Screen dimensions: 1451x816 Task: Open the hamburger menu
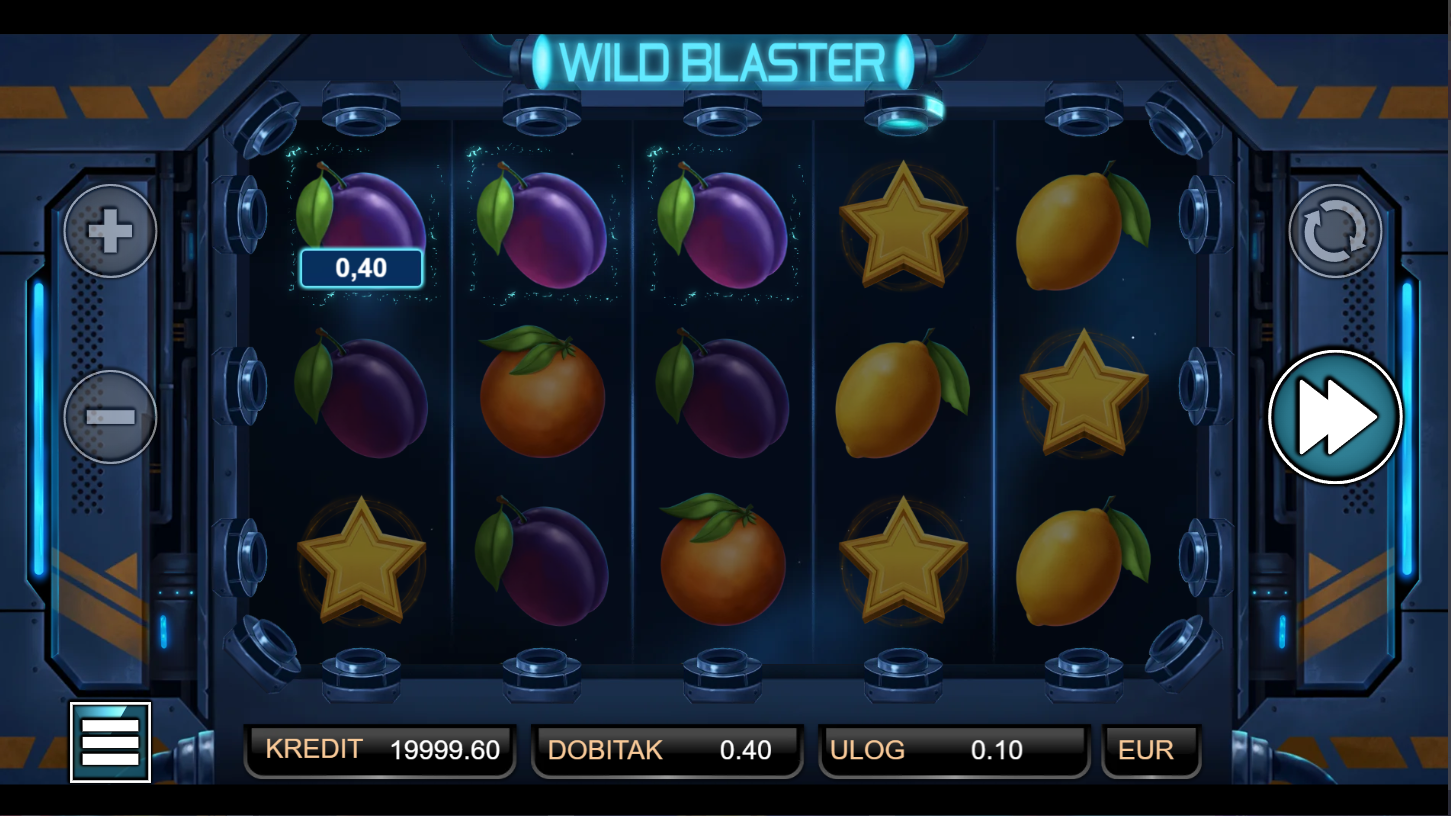click(x=110, y=742)
